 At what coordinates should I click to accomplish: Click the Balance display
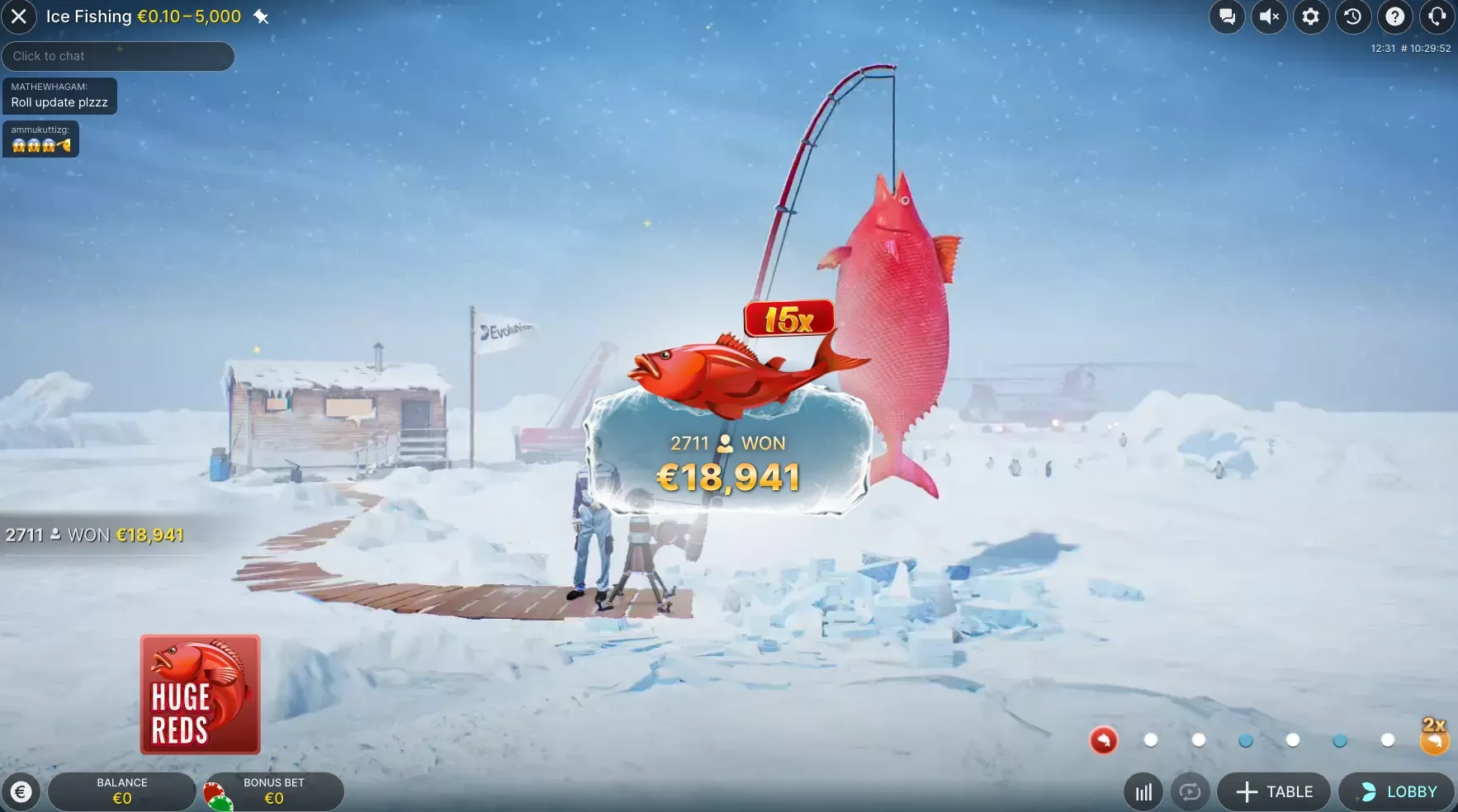tap(121, 791)
